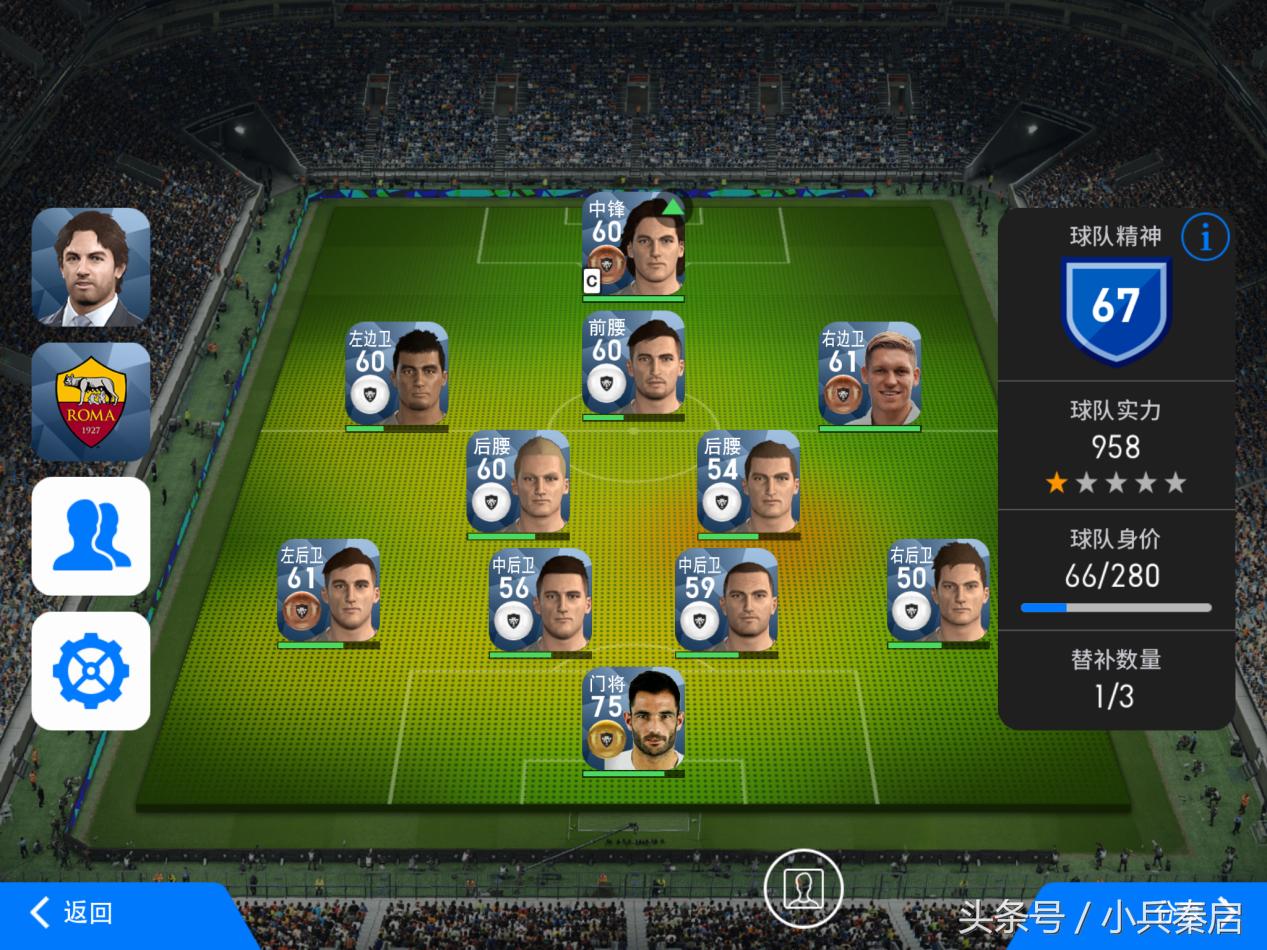Tap the round player-card button at bottom
1267x950 pixels.
(x=803, y=889)
